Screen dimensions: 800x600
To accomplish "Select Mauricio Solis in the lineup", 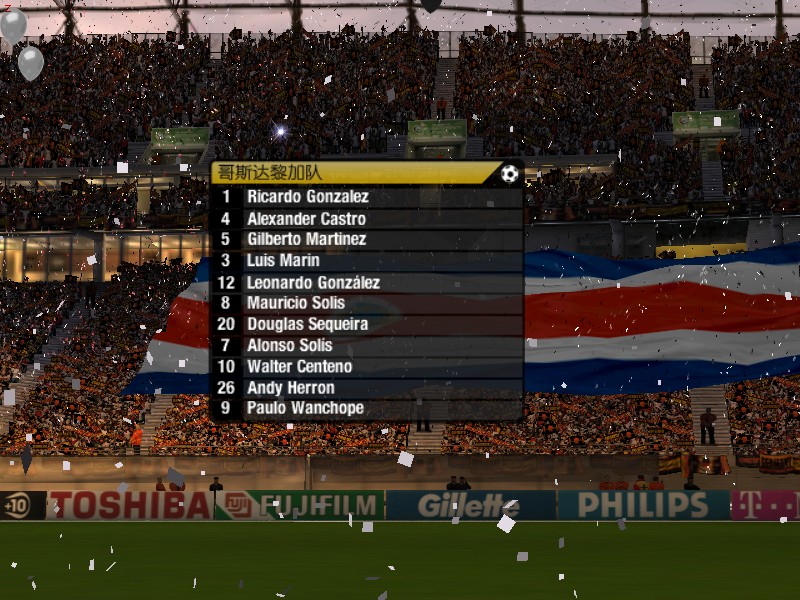I will coord(296,303).
